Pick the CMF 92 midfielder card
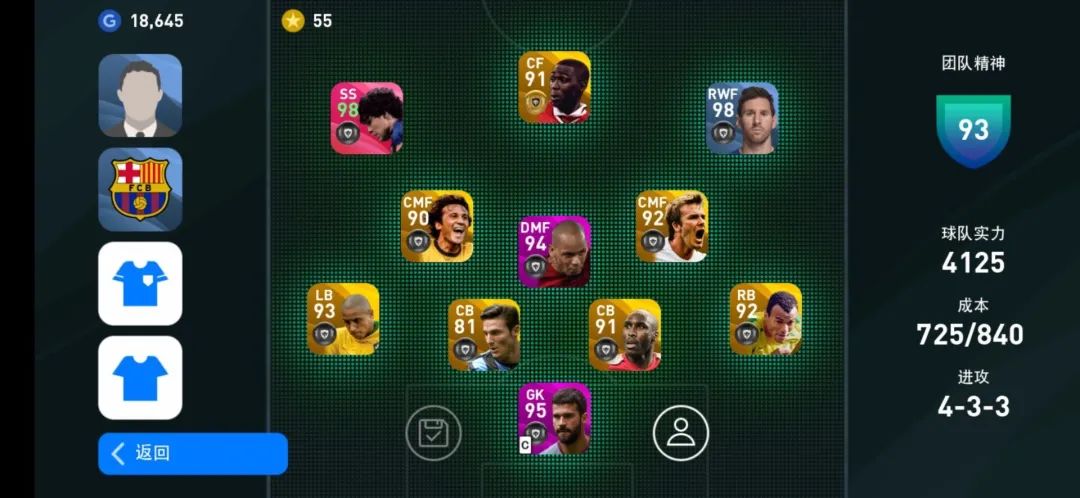 click(x=672, y=226)
